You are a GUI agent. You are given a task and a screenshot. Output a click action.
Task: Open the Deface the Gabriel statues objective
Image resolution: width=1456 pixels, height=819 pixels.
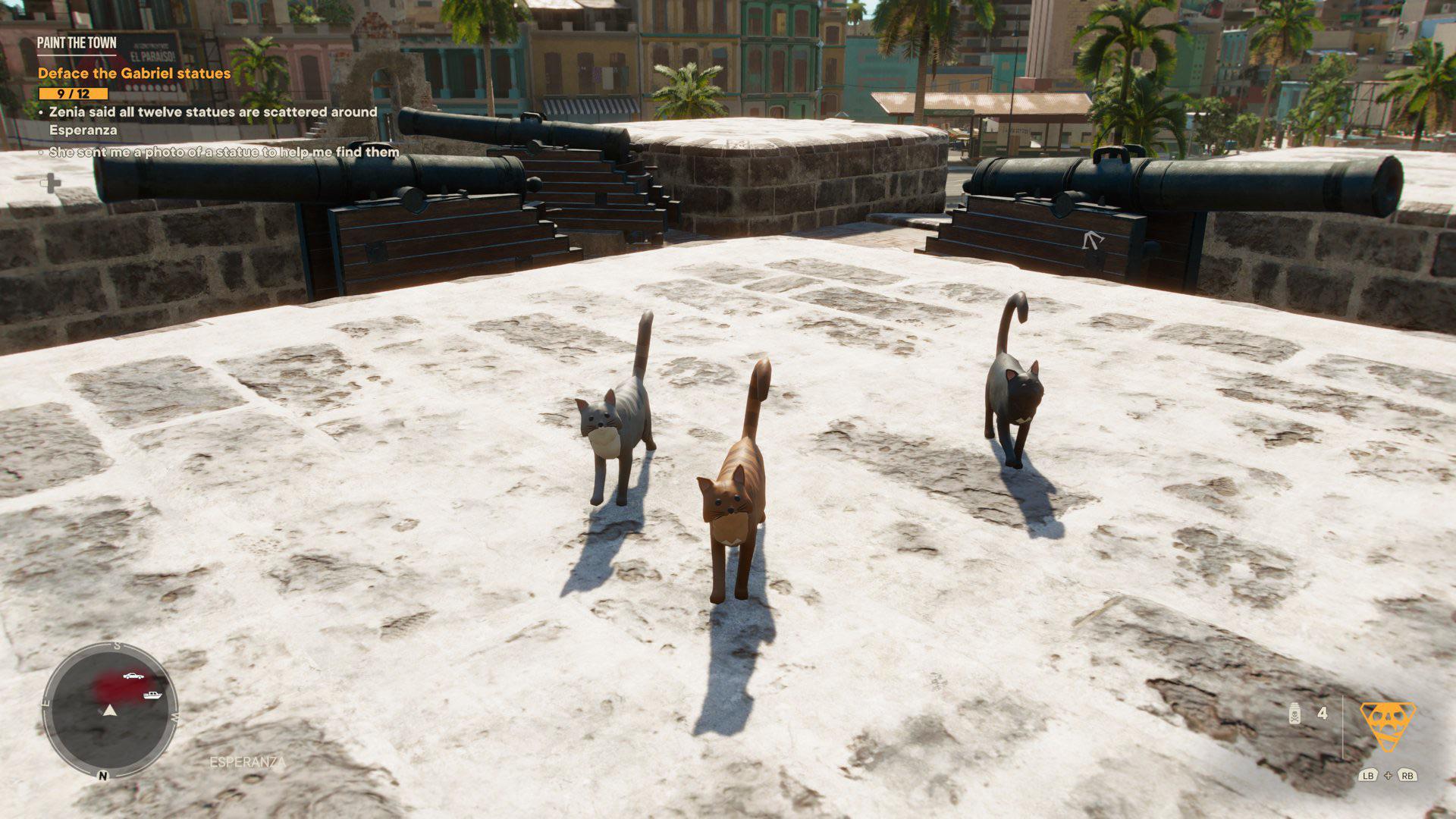[x=133, y=73]
